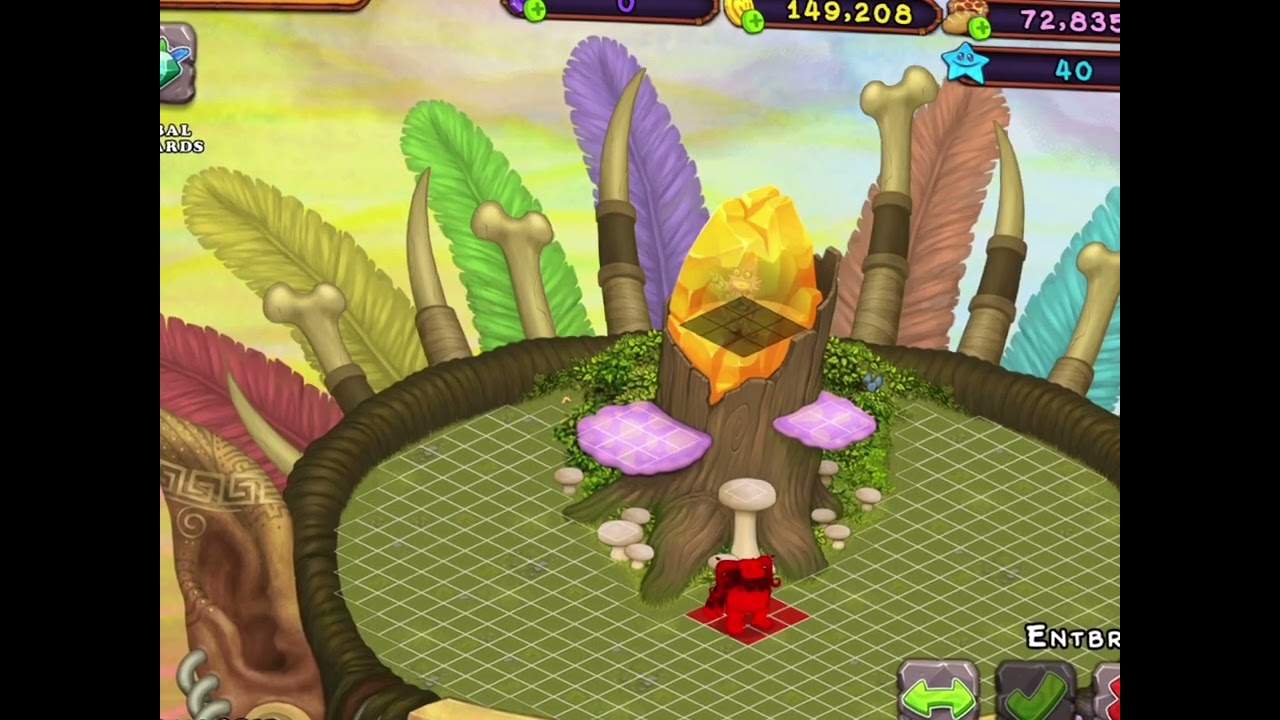Viewport: 1280px width, 720px height.
Task: Buy more food with the green plus
Action: pyautogui.click(x=979, y=27)
